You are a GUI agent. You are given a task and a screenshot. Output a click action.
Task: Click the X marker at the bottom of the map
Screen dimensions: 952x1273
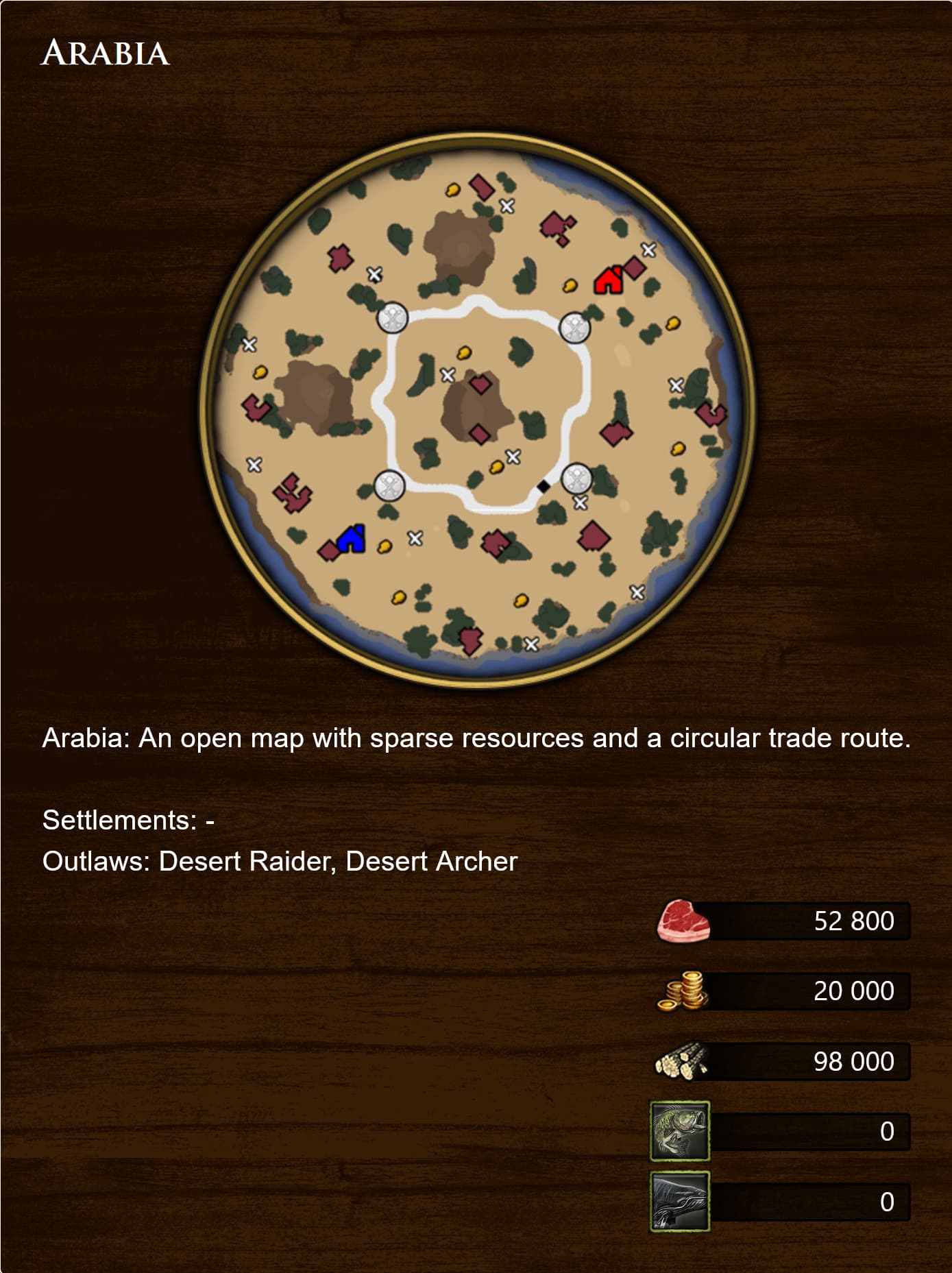click(x=531, y=643)
